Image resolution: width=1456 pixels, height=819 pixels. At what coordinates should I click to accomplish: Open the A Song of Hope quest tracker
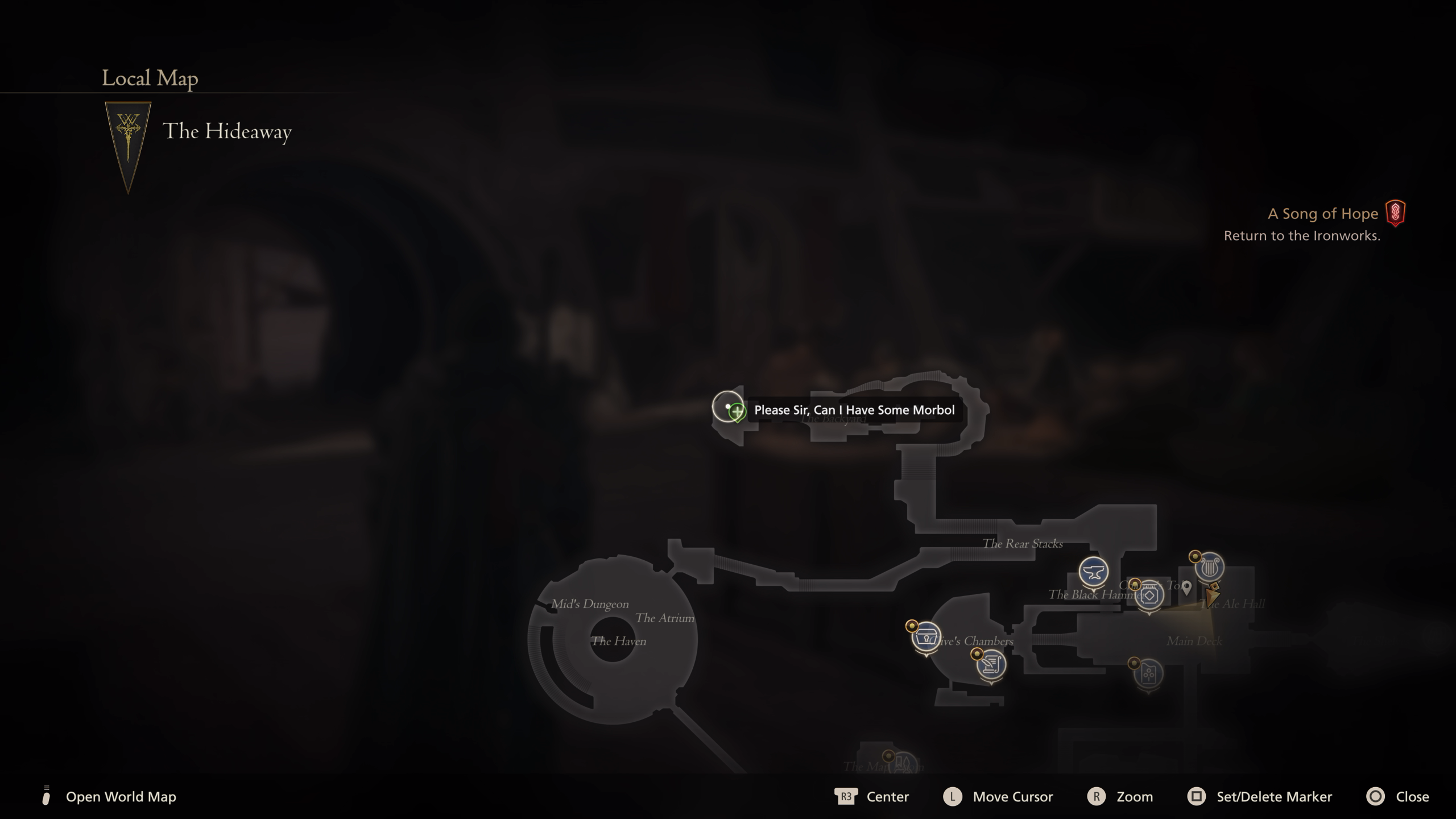1322,214
